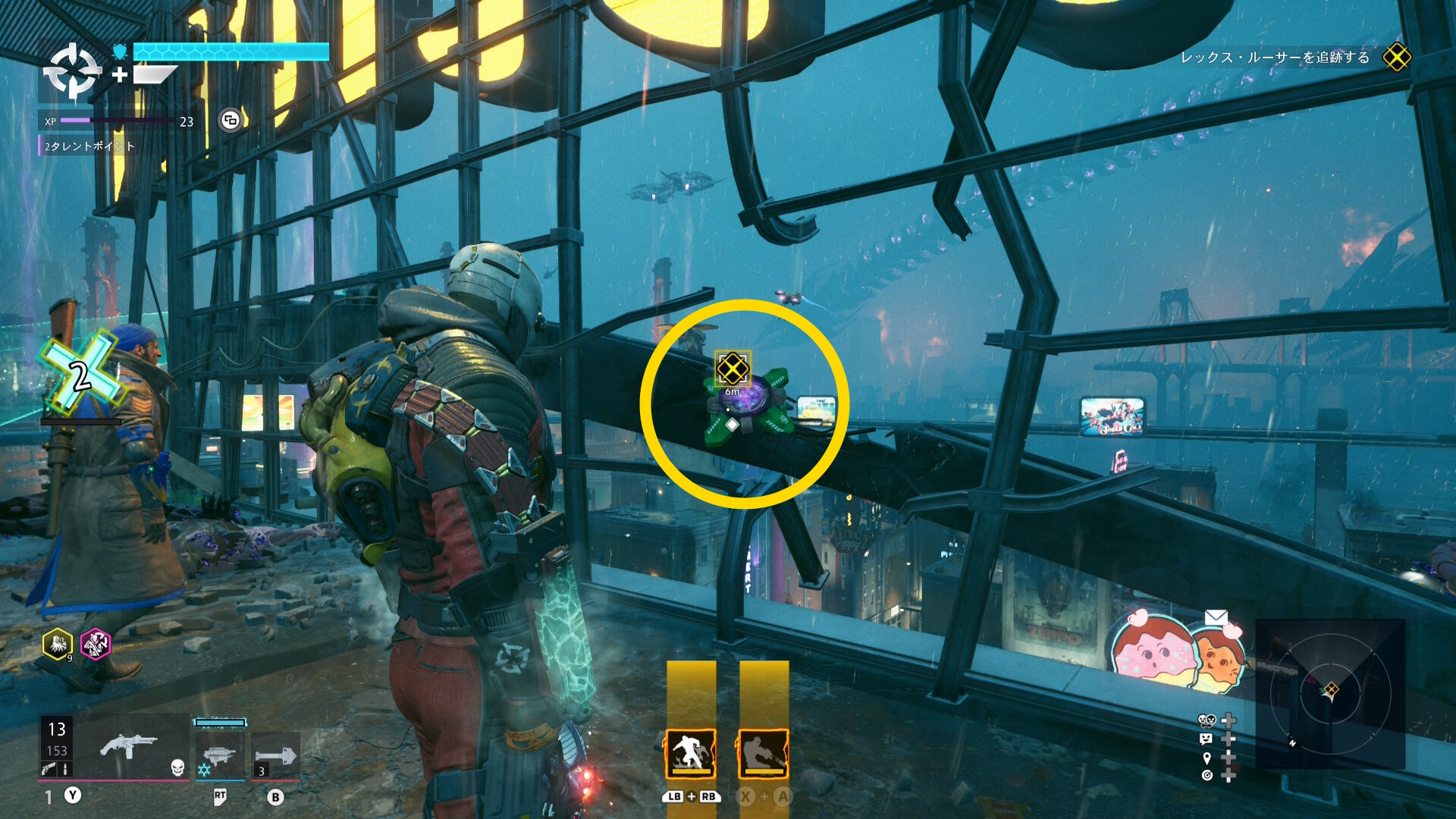Open the Lex Luthor objective tracker
The image size is (1456, 819).
coord(1275,58)
